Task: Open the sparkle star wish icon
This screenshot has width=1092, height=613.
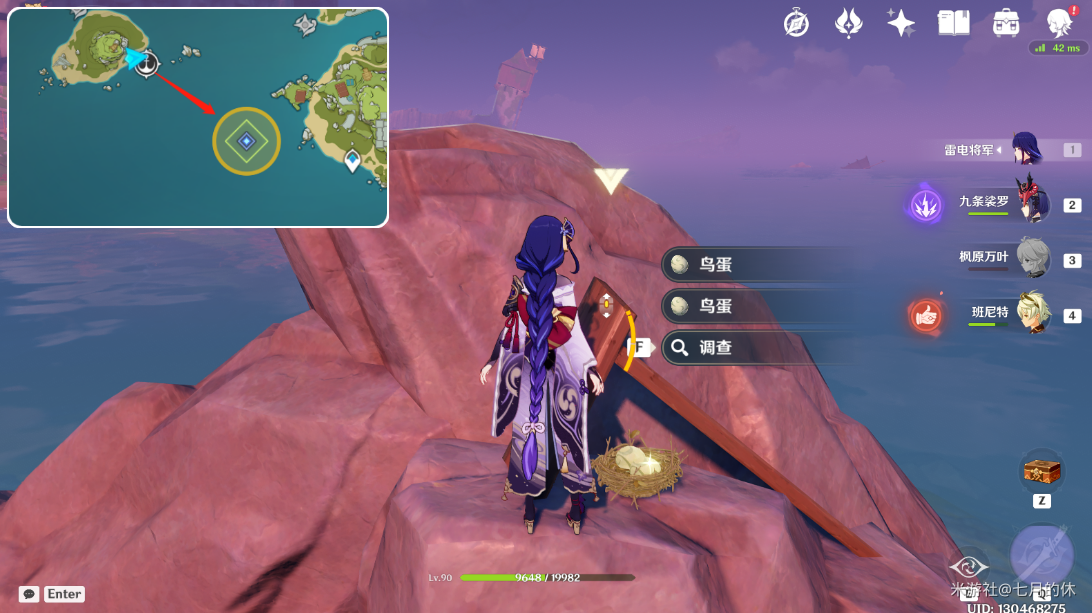Action: pyautogui.click(x=900, y=23)
